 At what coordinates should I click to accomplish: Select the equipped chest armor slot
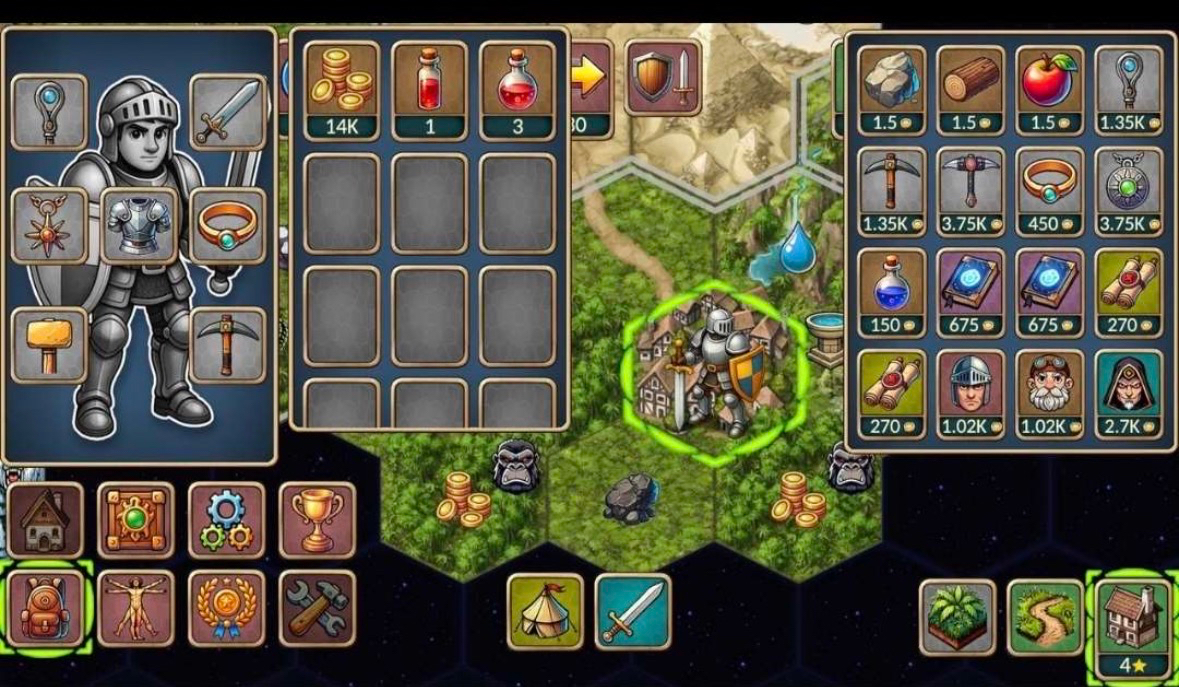pyautogui.click(x=139, y=225)
